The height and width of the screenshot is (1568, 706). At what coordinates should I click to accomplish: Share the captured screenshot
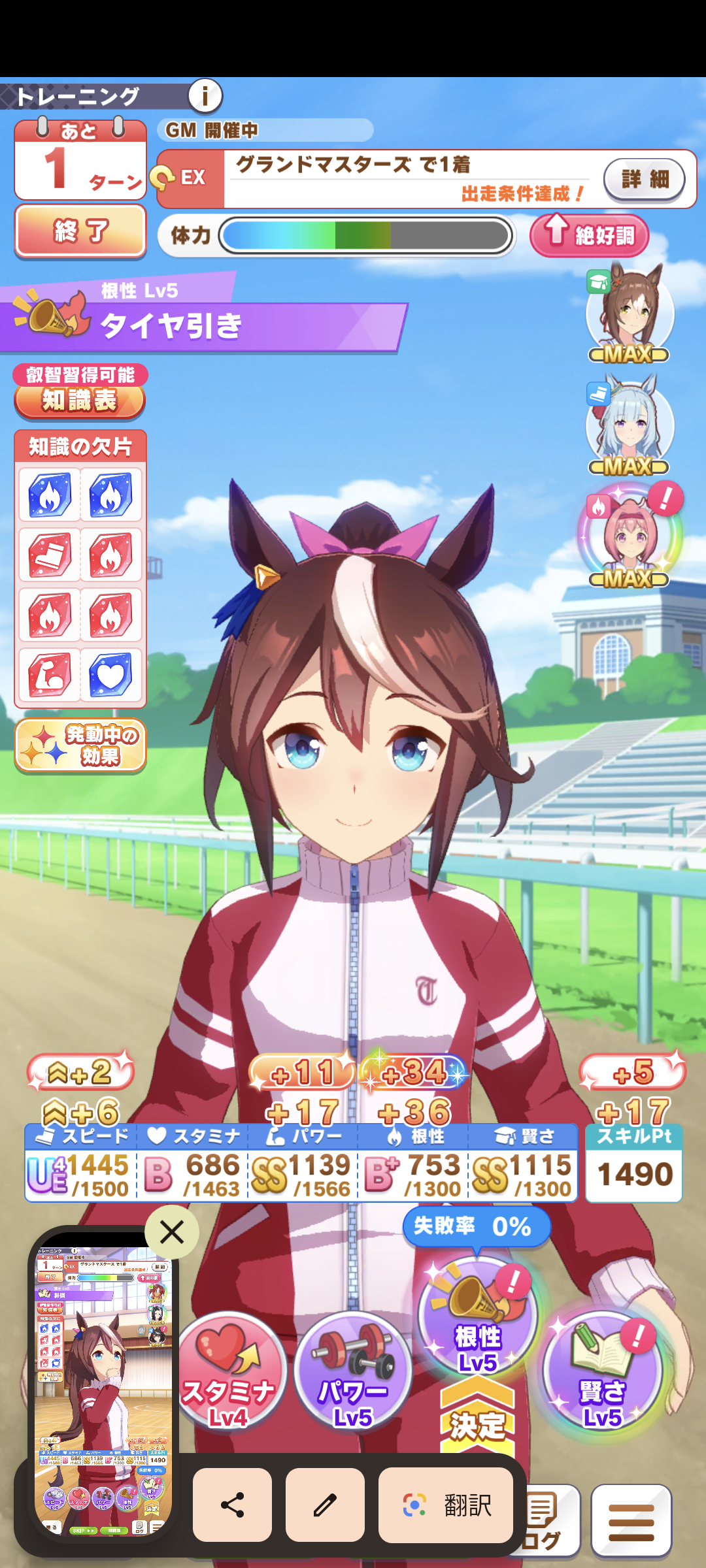tap(232, 1505)
